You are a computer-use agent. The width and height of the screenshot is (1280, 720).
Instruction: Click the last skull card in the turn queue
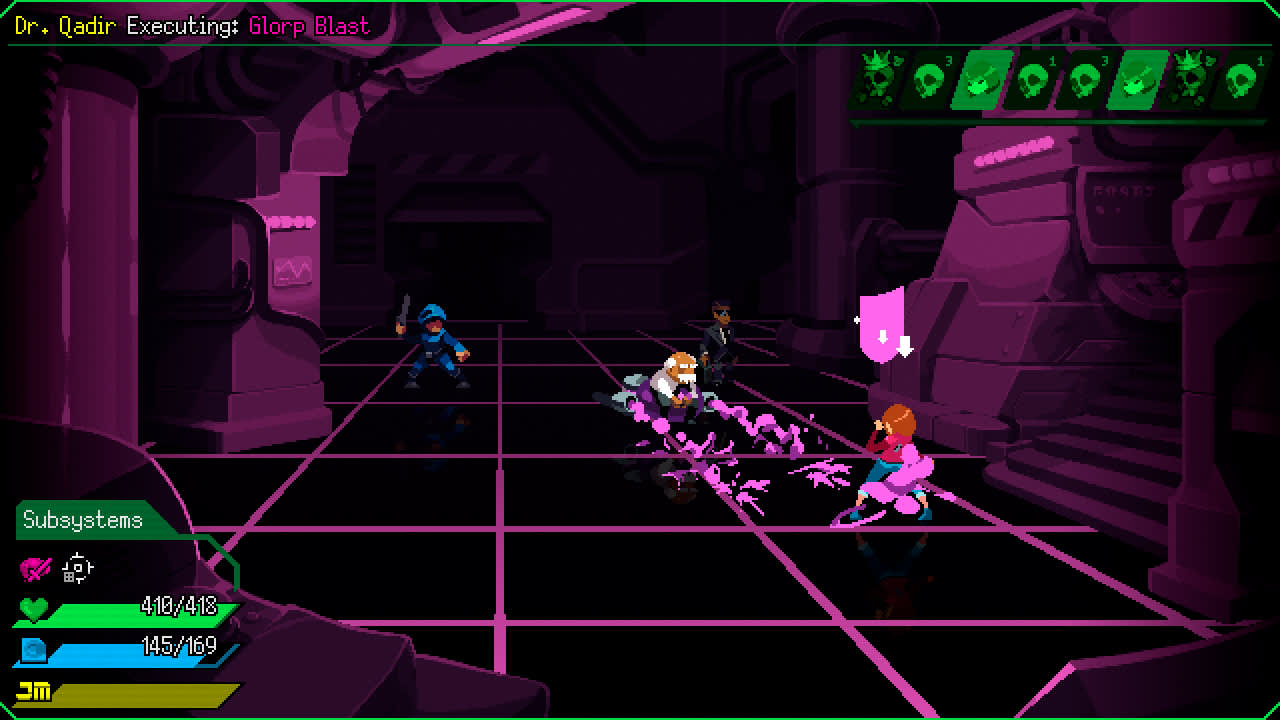[x=1240, y=80]
